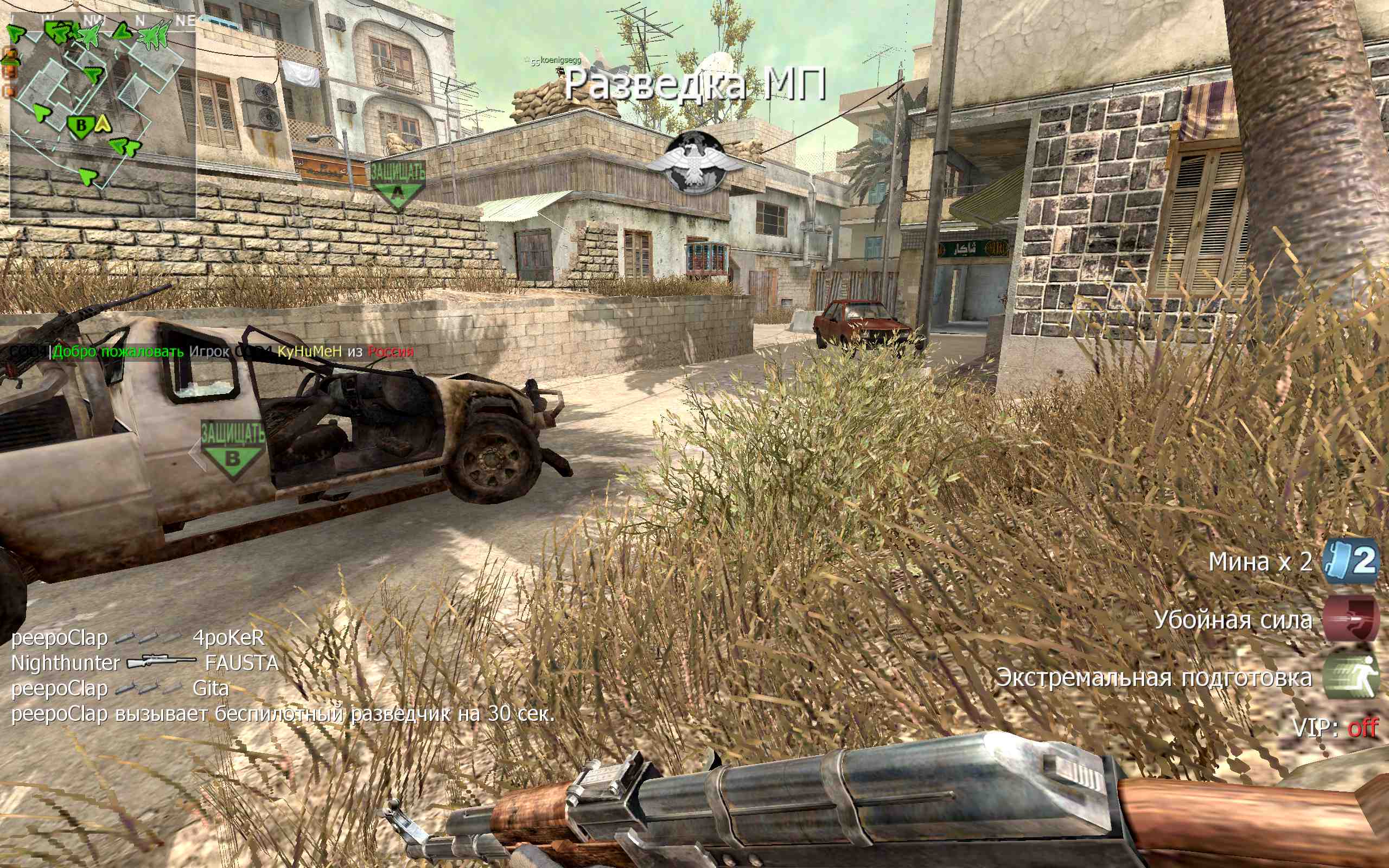Select the peepoClap беспилотный разведчик notification
The width and height of the screenshot is (1389, 868).
[284, 713]
